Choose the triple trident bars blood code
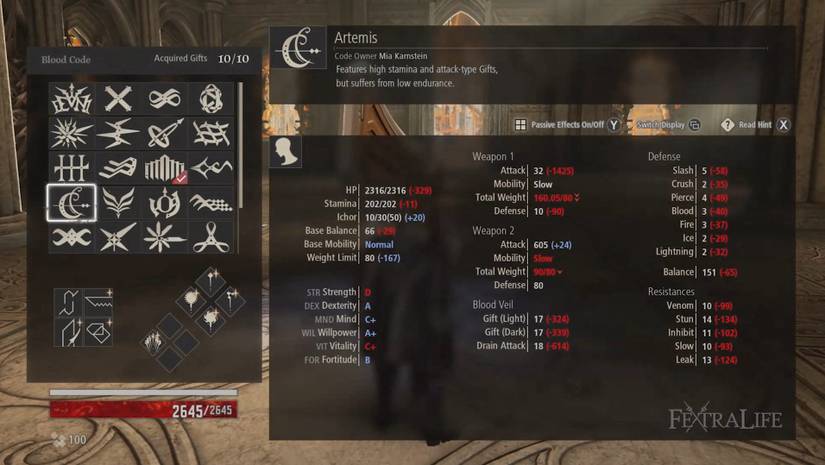825x465 pixels. (x=71, y=168)
